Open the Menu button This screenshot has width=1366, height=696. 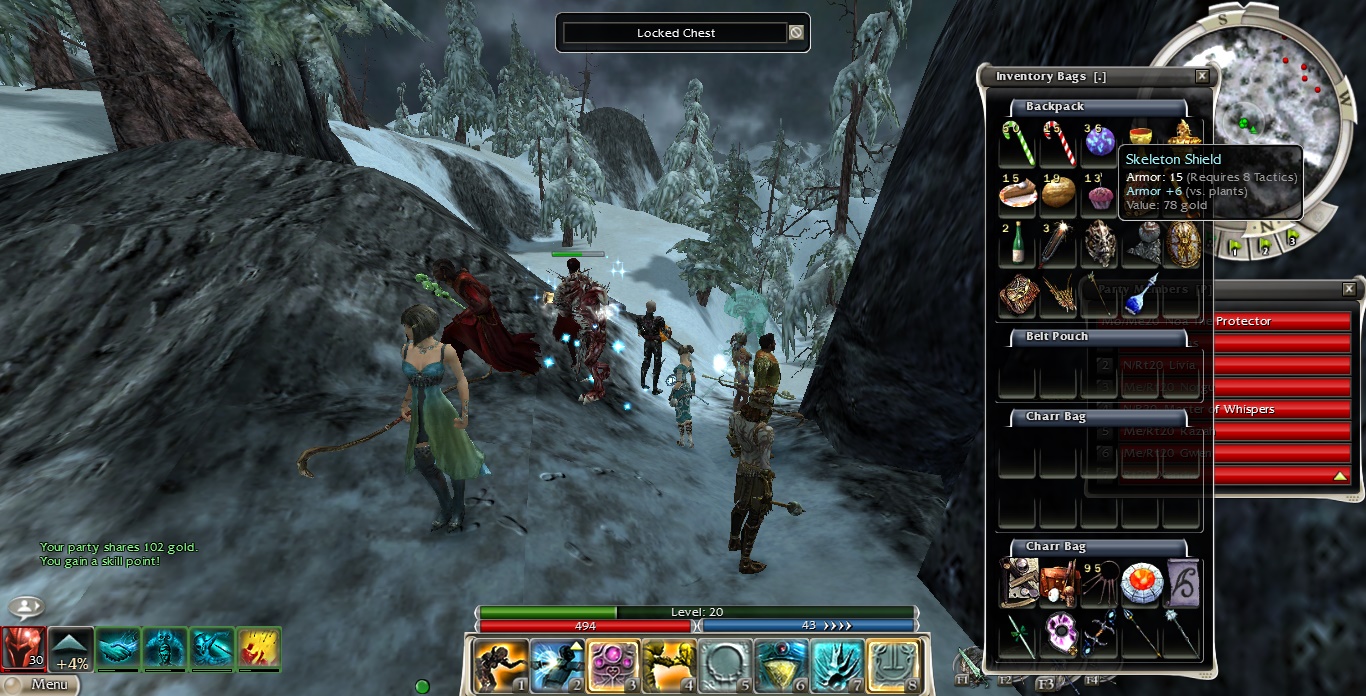pyautogui.click(x=38, y=685)
